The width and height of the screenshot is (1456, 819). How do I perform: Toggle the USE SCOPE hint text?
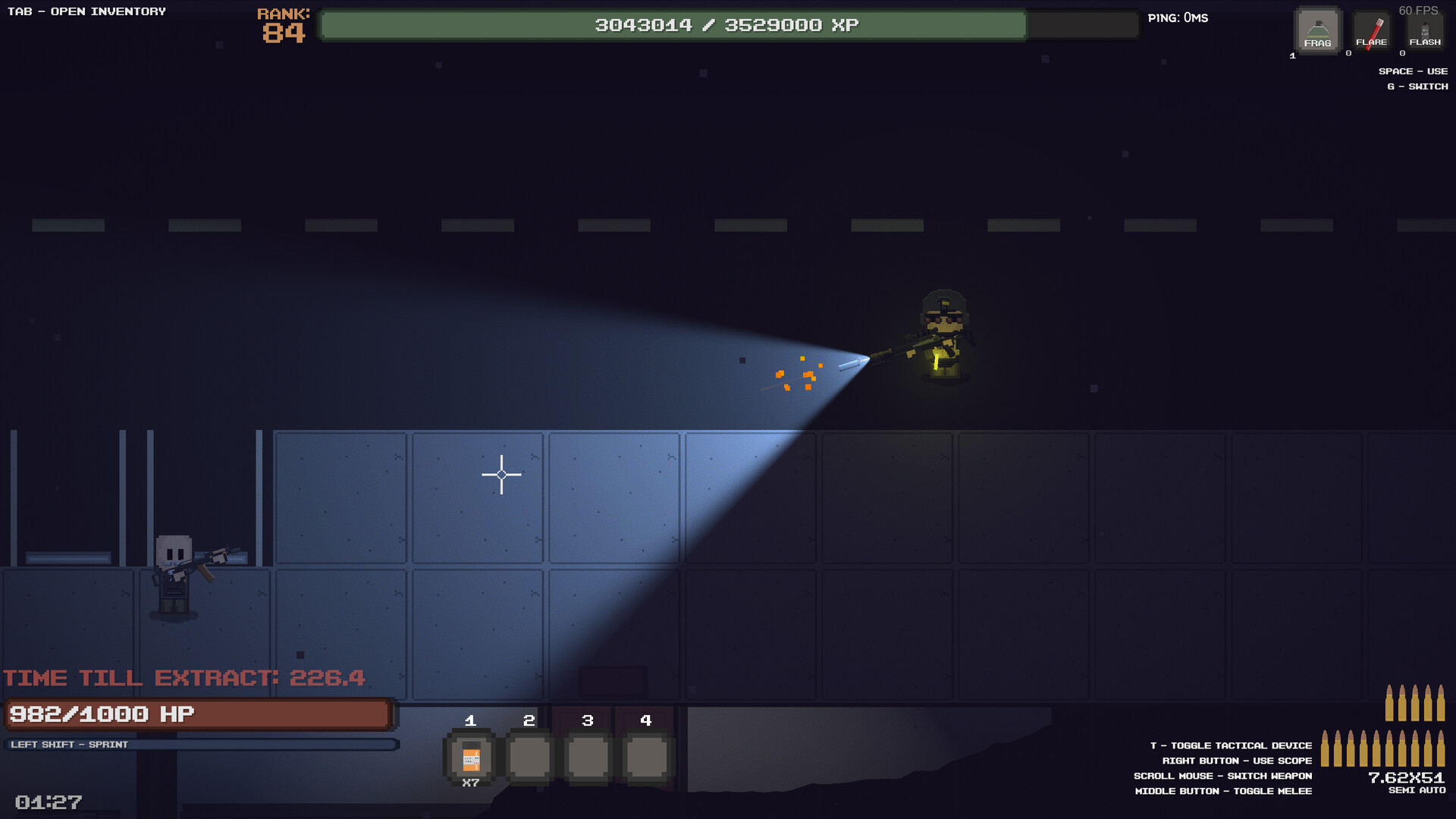coord(1236,761)
